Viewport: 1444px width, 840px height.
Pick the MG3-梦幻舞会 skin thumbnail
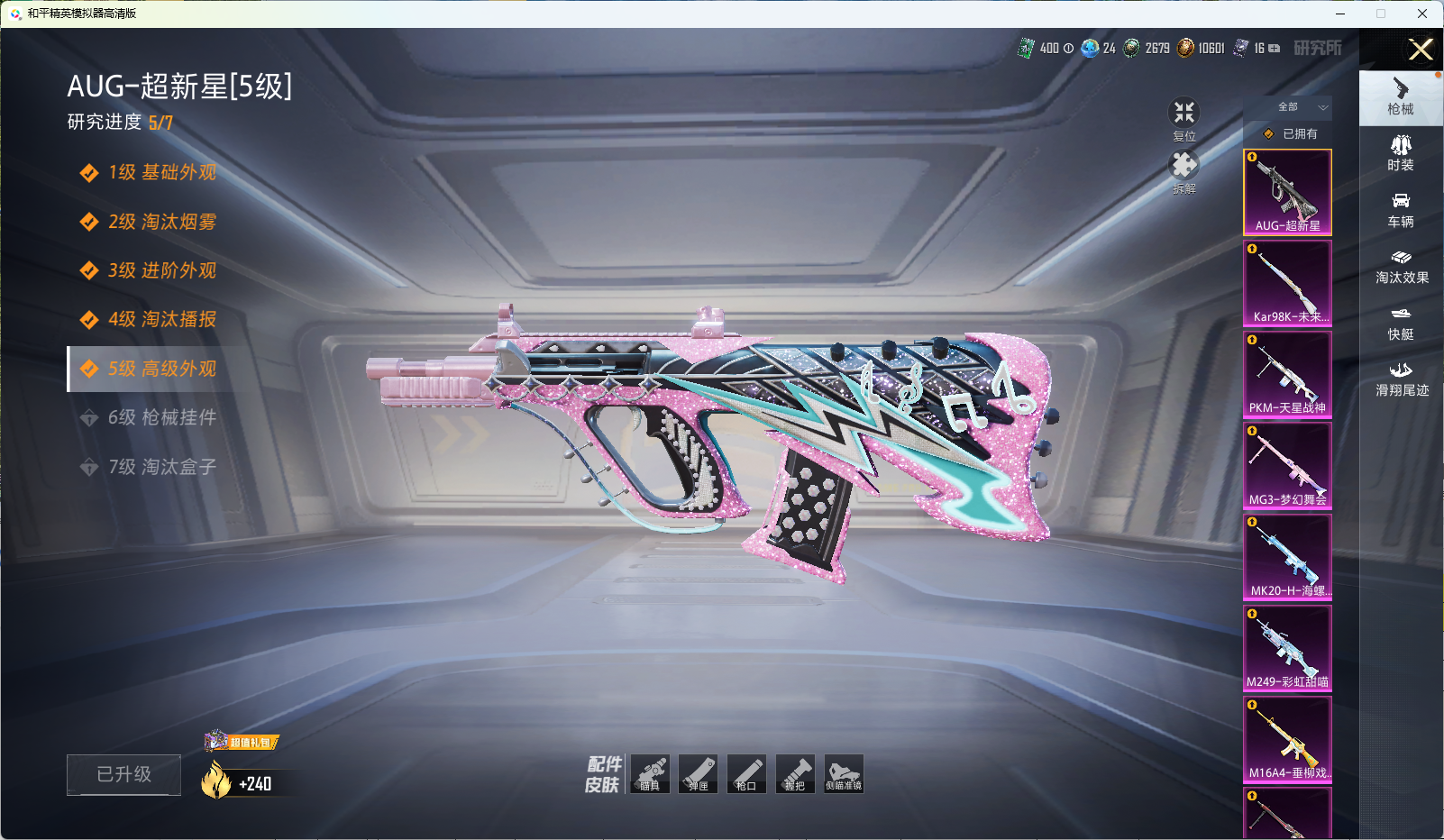click(x=1287, y=465)
